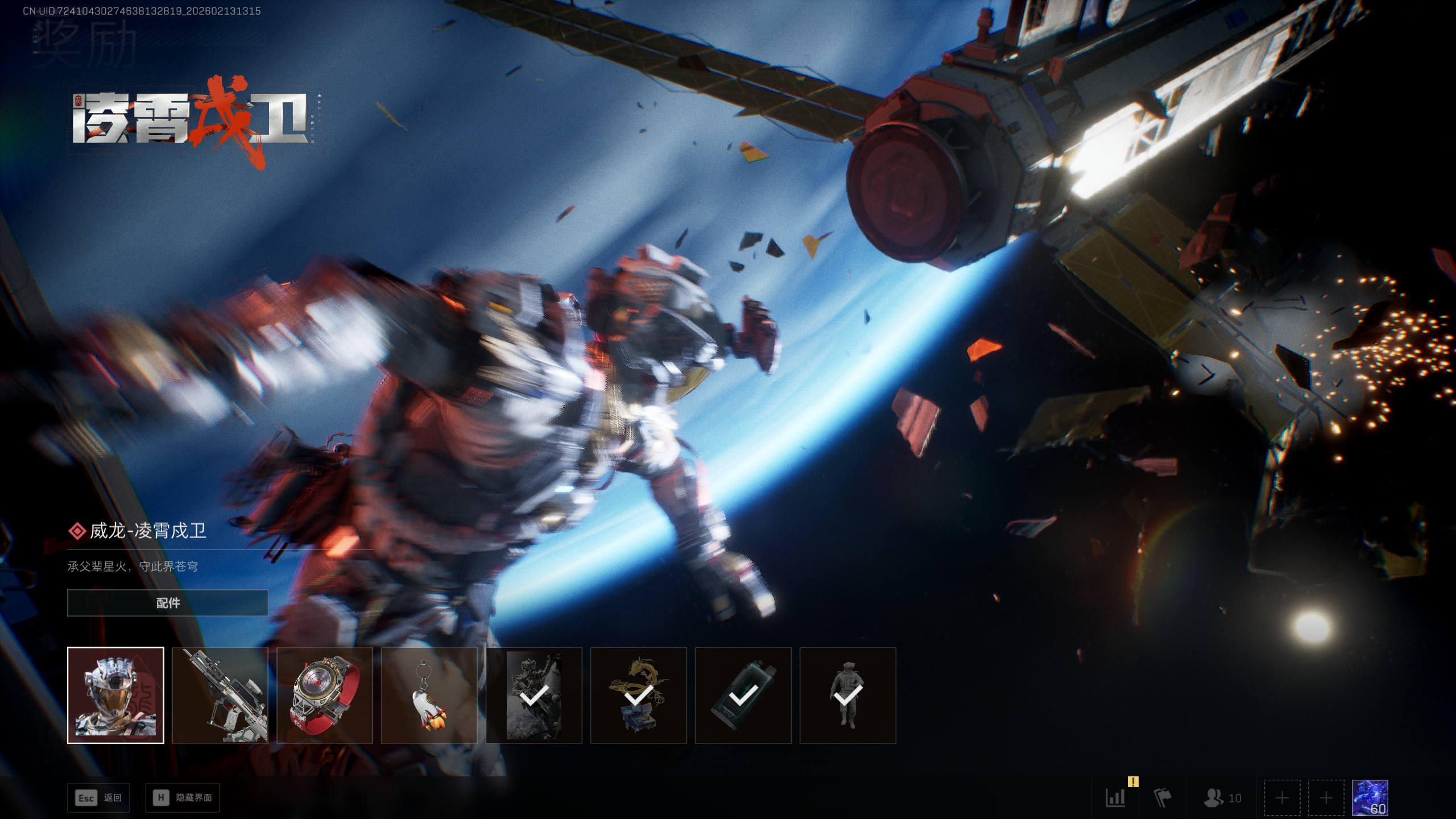
Task: Choose the white rifle skin reward
Action: coord(220,695)
